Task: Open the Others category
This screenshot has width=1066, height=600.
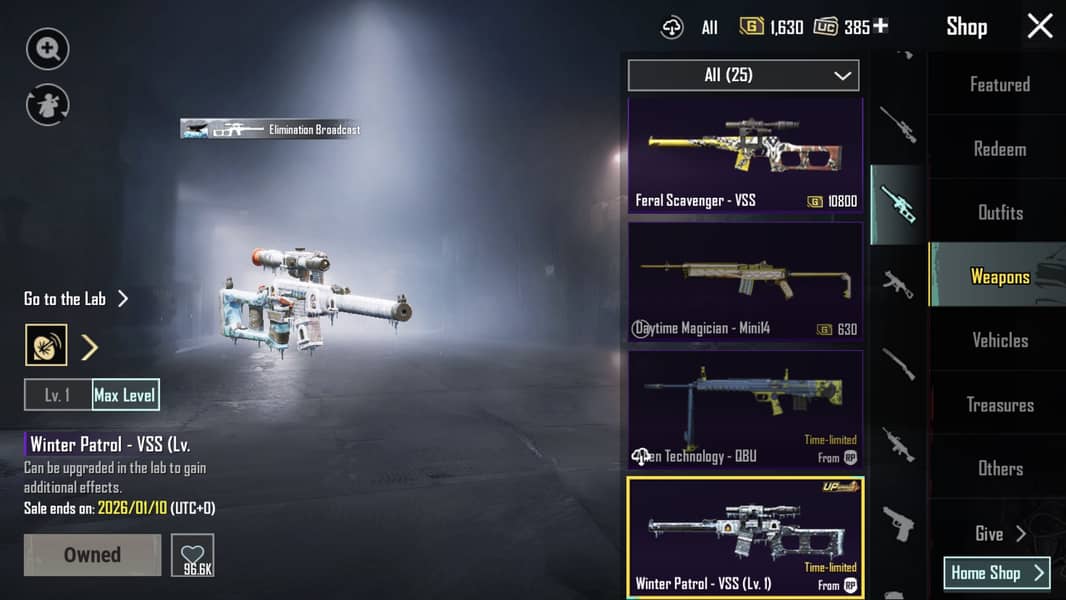Action: (999, 468)
